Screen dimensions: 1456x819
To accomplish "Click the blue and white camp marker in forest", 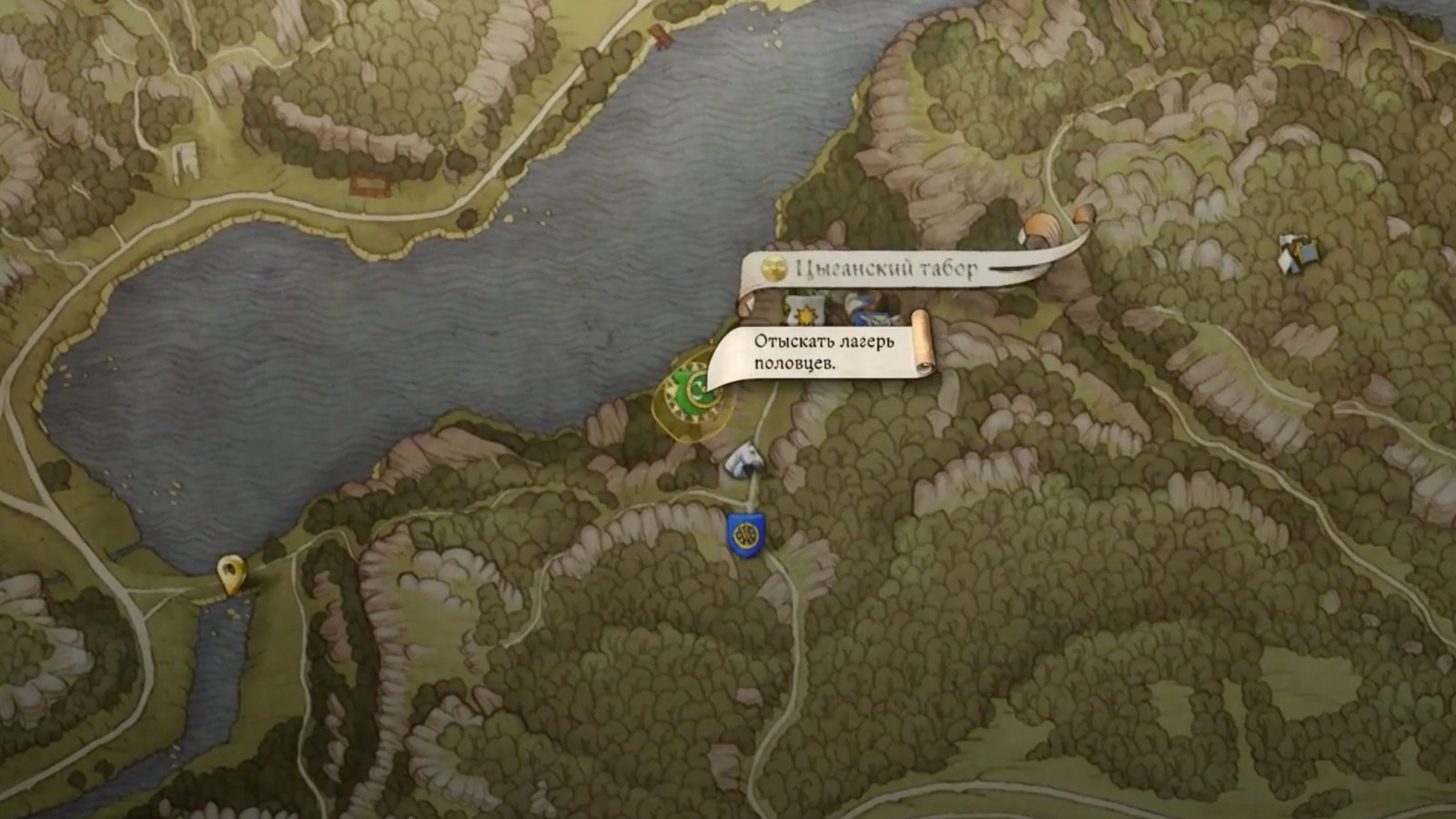I will [x=1297, y=252].
